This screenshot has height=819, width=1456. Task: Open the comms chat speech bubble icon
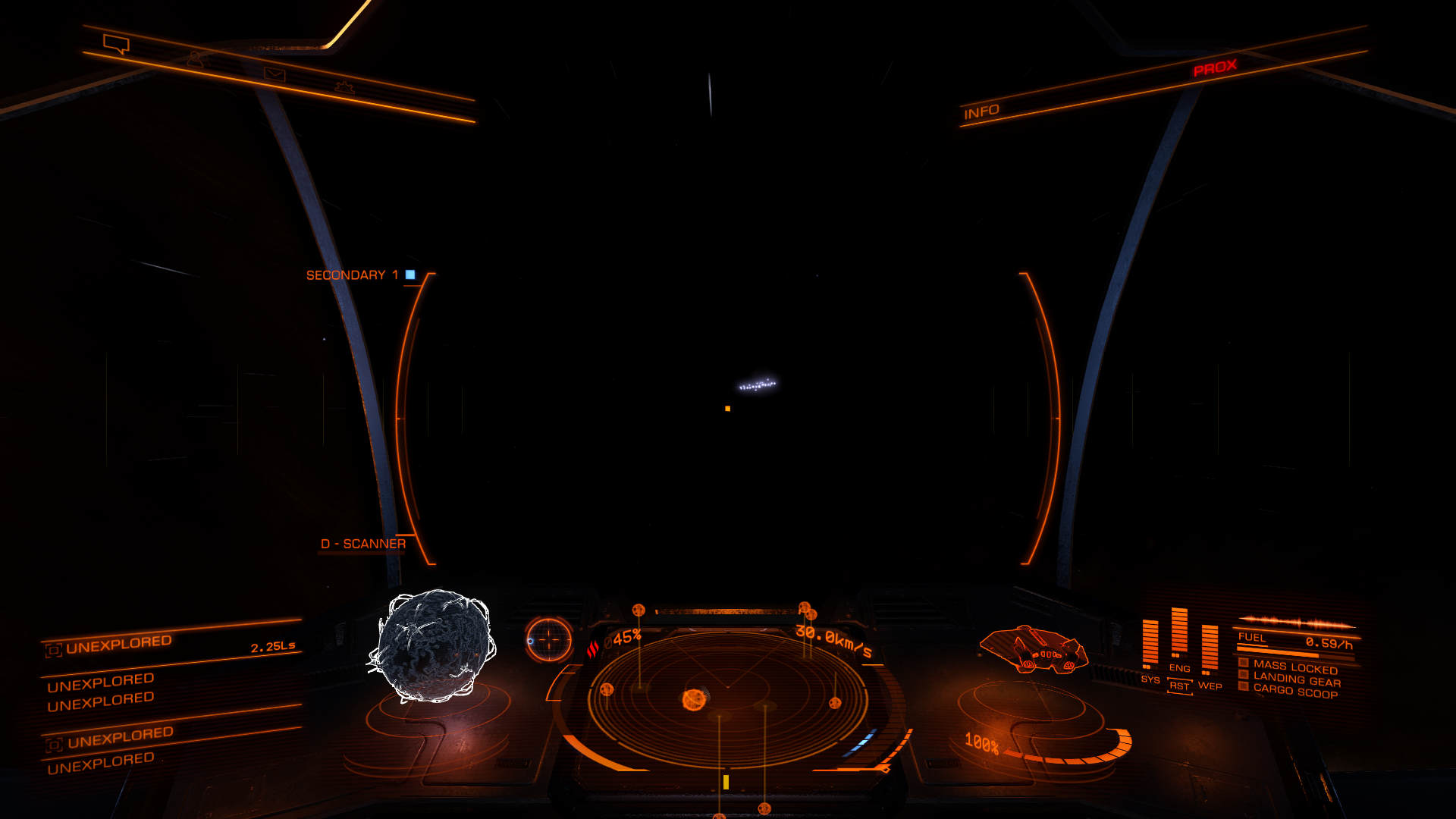point(116,45)
